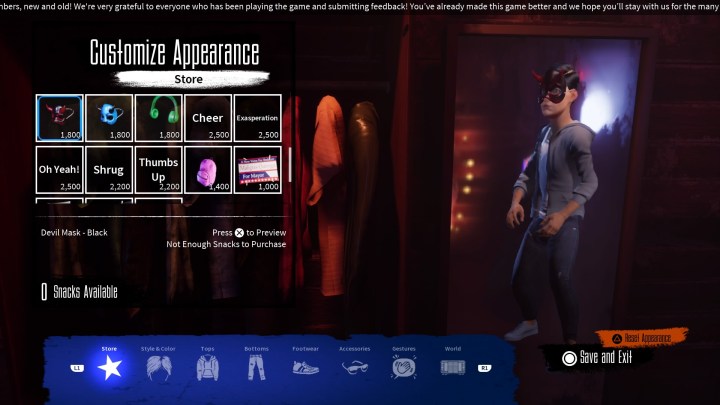Viewport: 720px width, 405px height.
Task: Open the Style & Color tab
Action: [x=158, y=366]
